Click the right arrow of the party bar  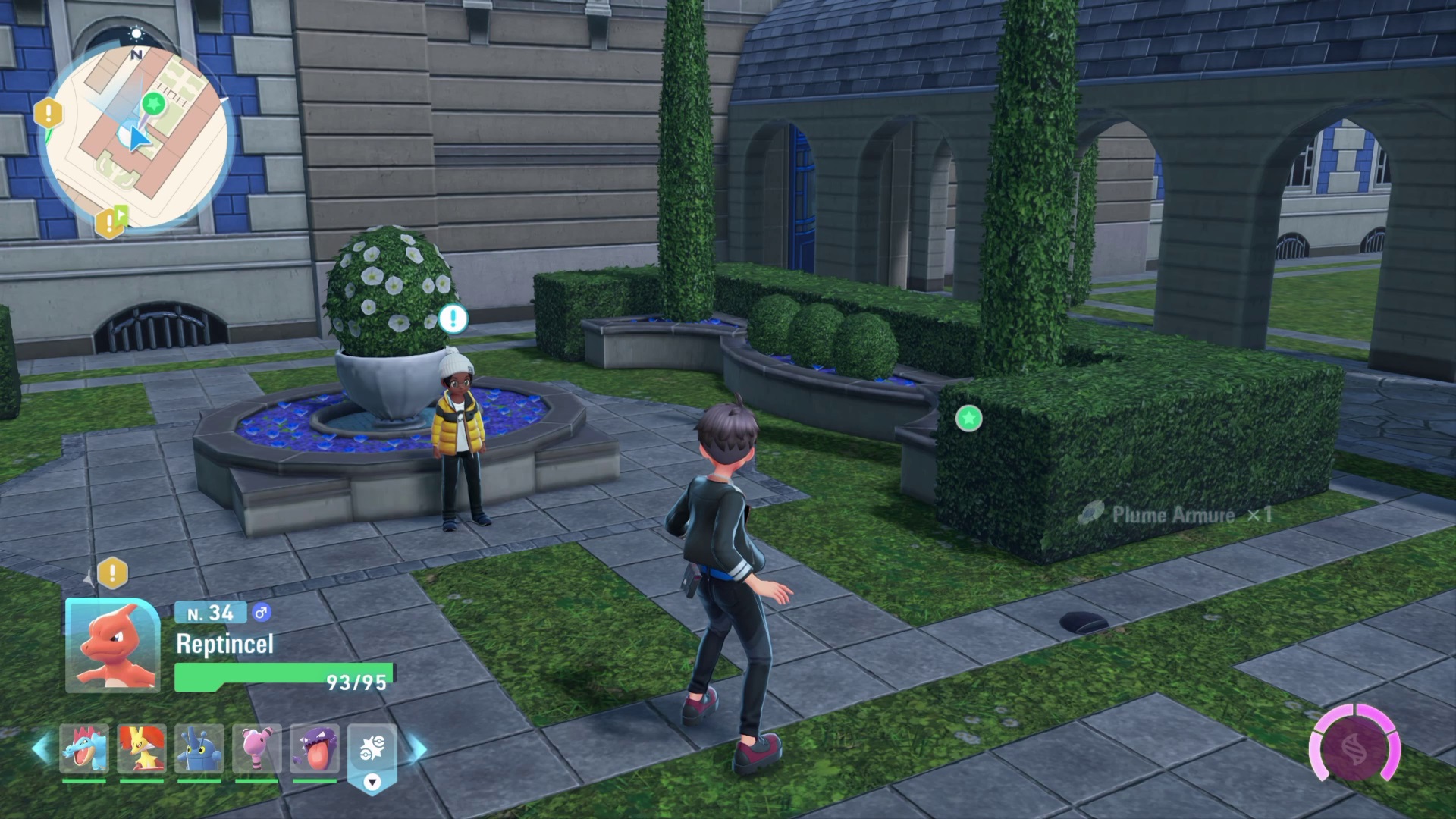click(x=418, y=749)
